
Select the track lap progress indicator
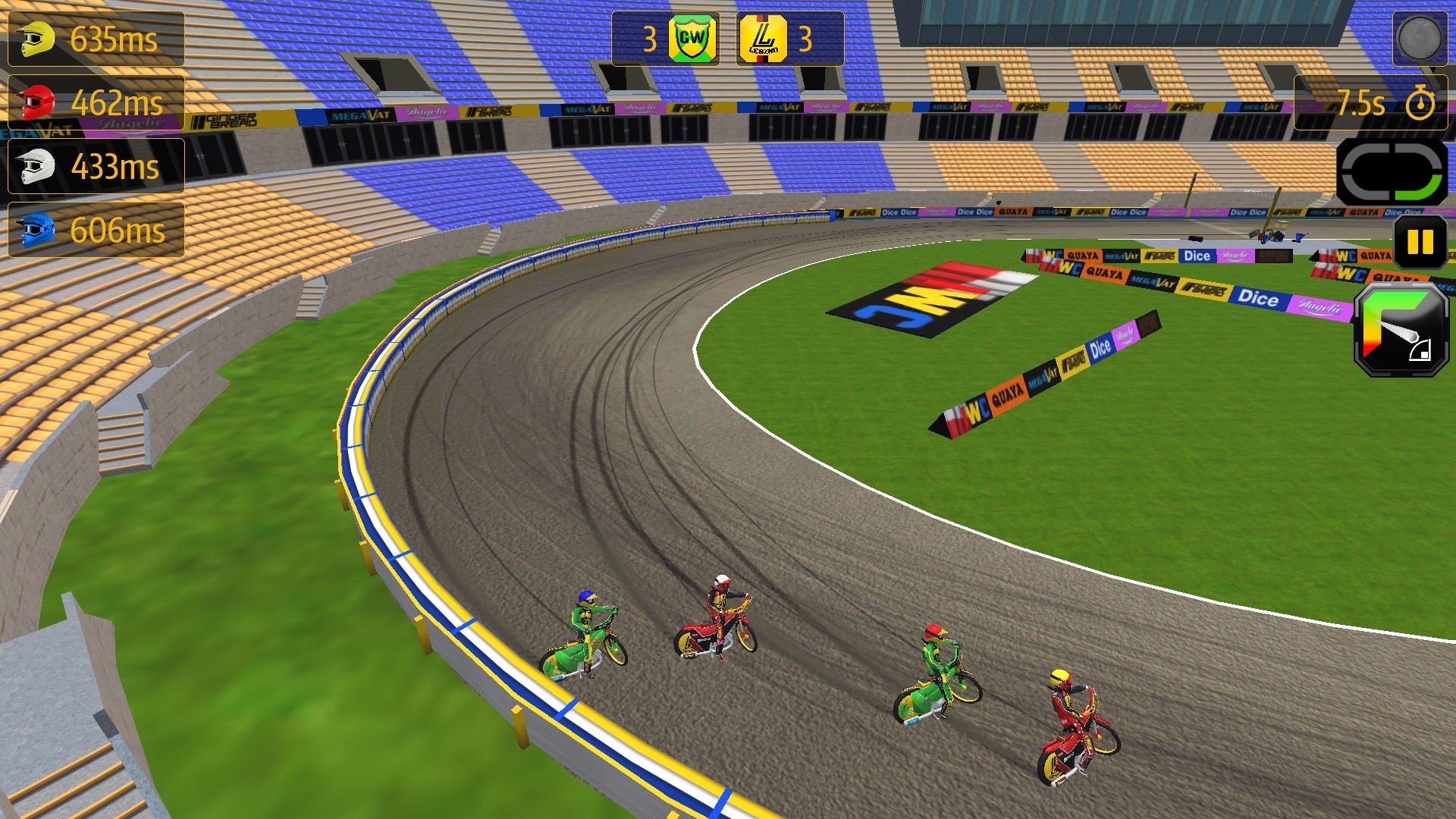point(1394,170)
